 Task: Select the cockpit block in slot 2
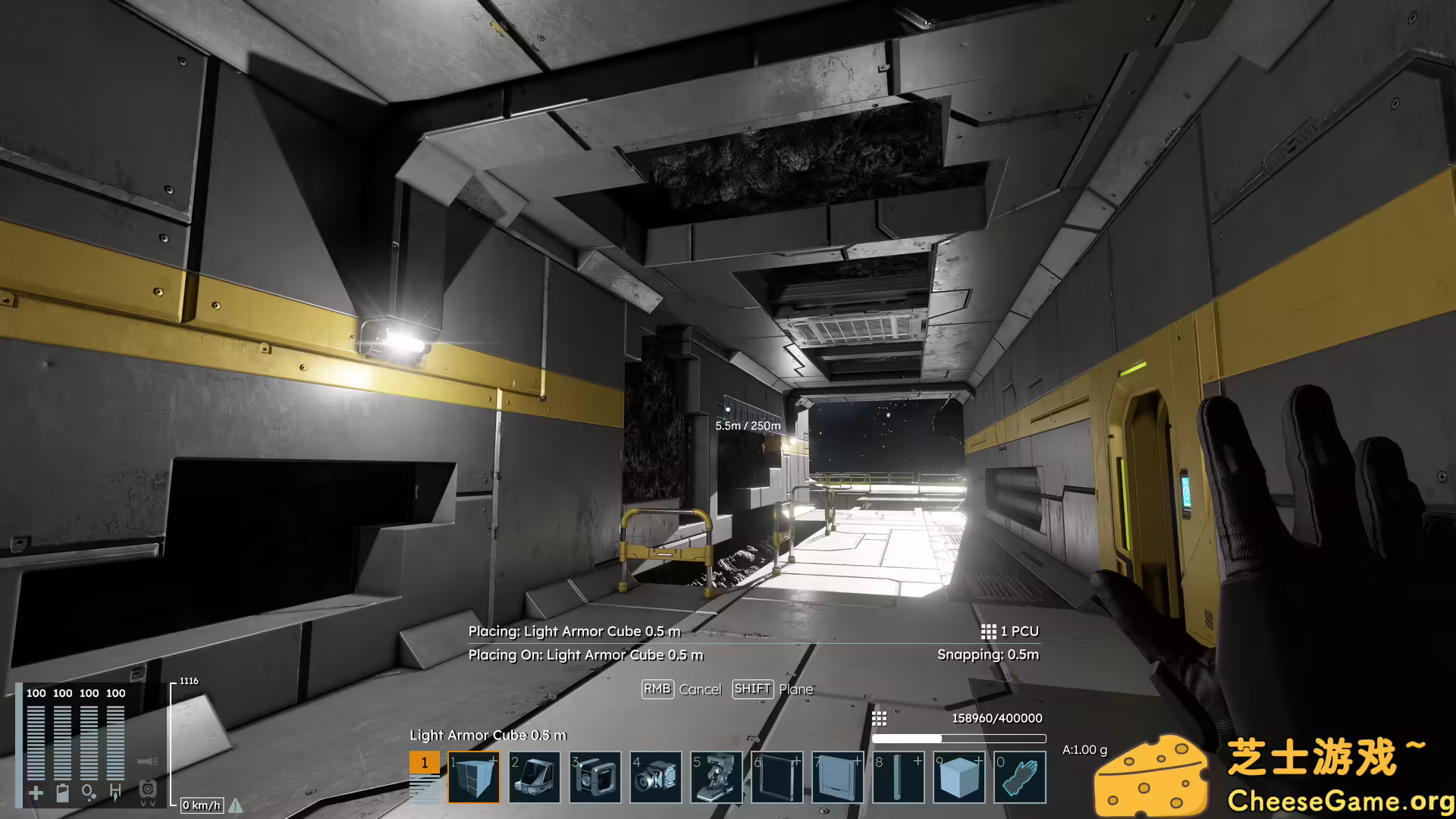point(536,777)
